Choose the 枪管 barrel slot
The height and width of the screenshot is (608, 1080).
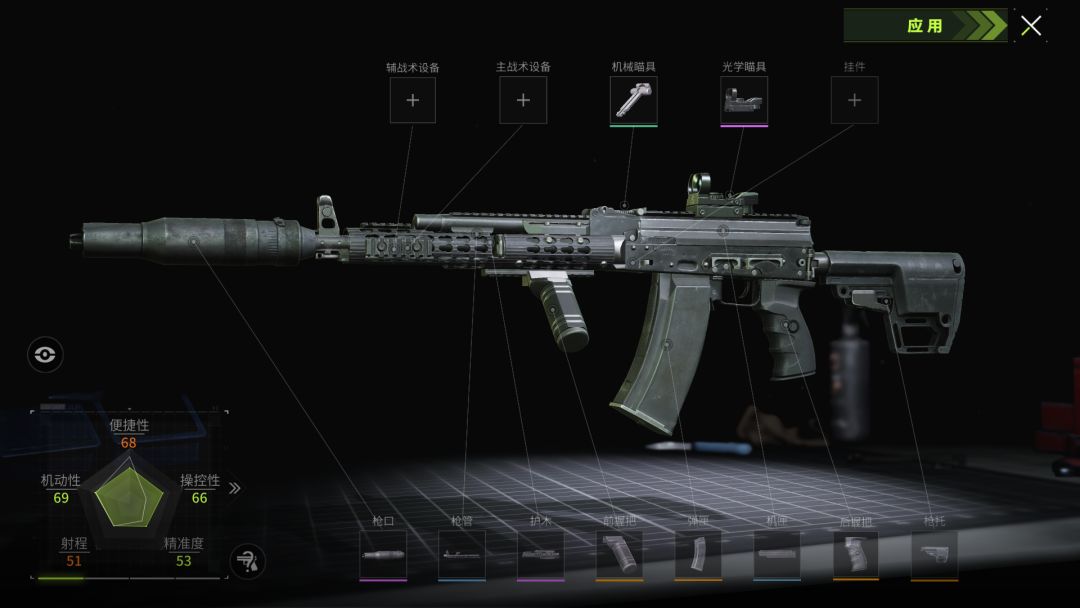[462, 555]
